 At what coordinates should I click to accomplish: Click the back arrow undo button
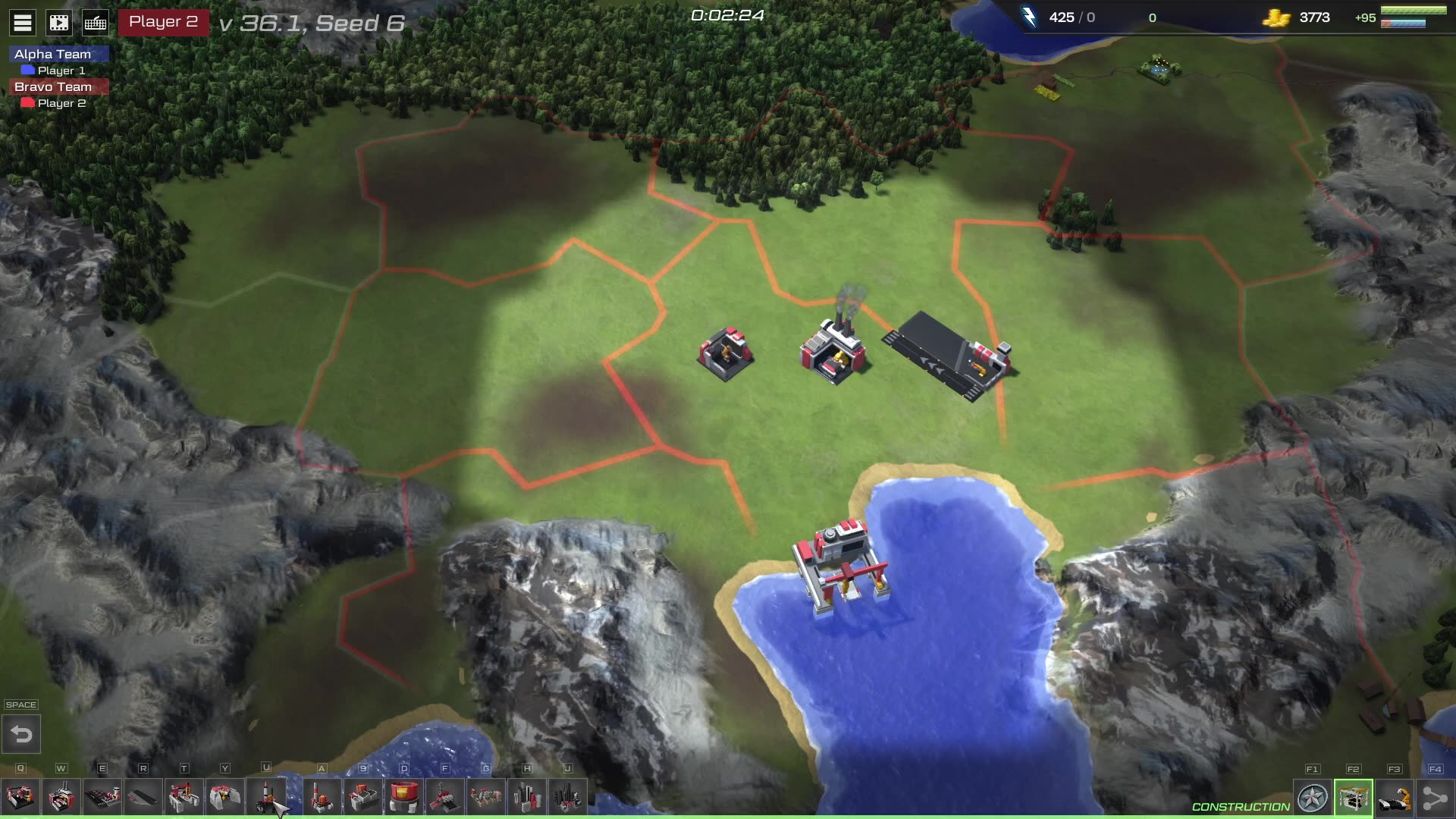point(21,734)
